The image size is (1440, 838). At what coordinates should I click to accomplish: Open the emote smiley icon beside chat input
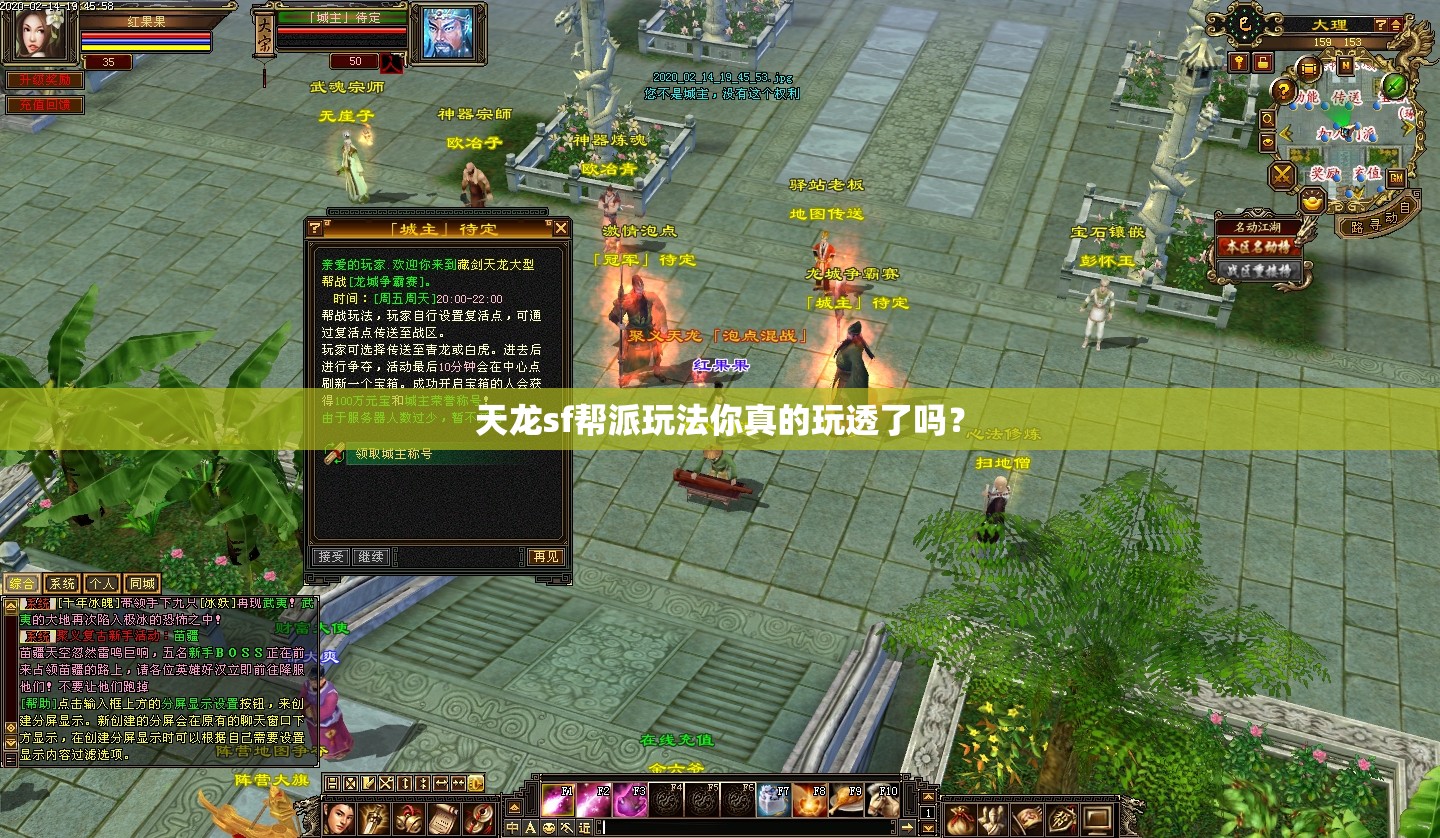pyautogui.click(x=549, y=825)
